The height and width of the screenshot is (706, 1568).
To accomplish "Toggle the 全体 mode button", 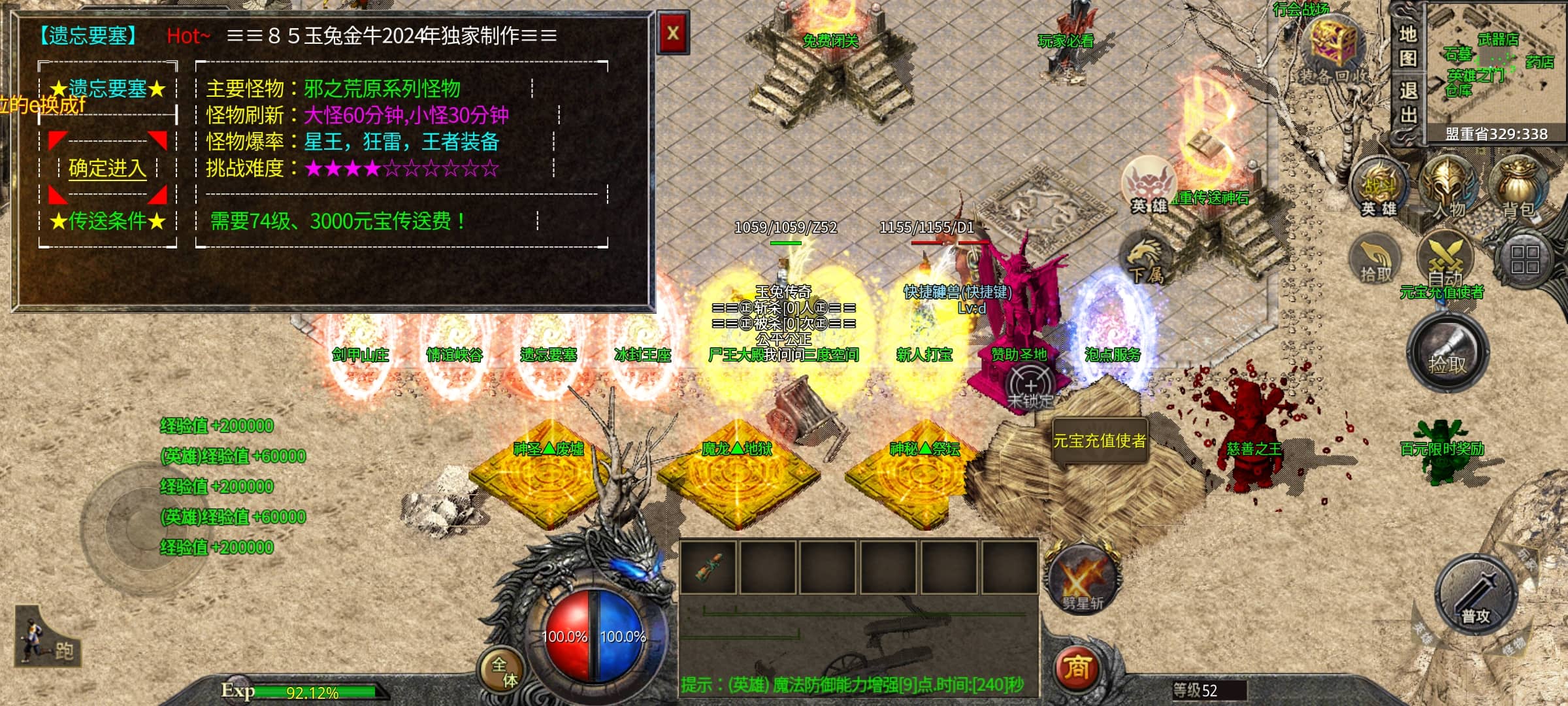I will tap(504, 671).
